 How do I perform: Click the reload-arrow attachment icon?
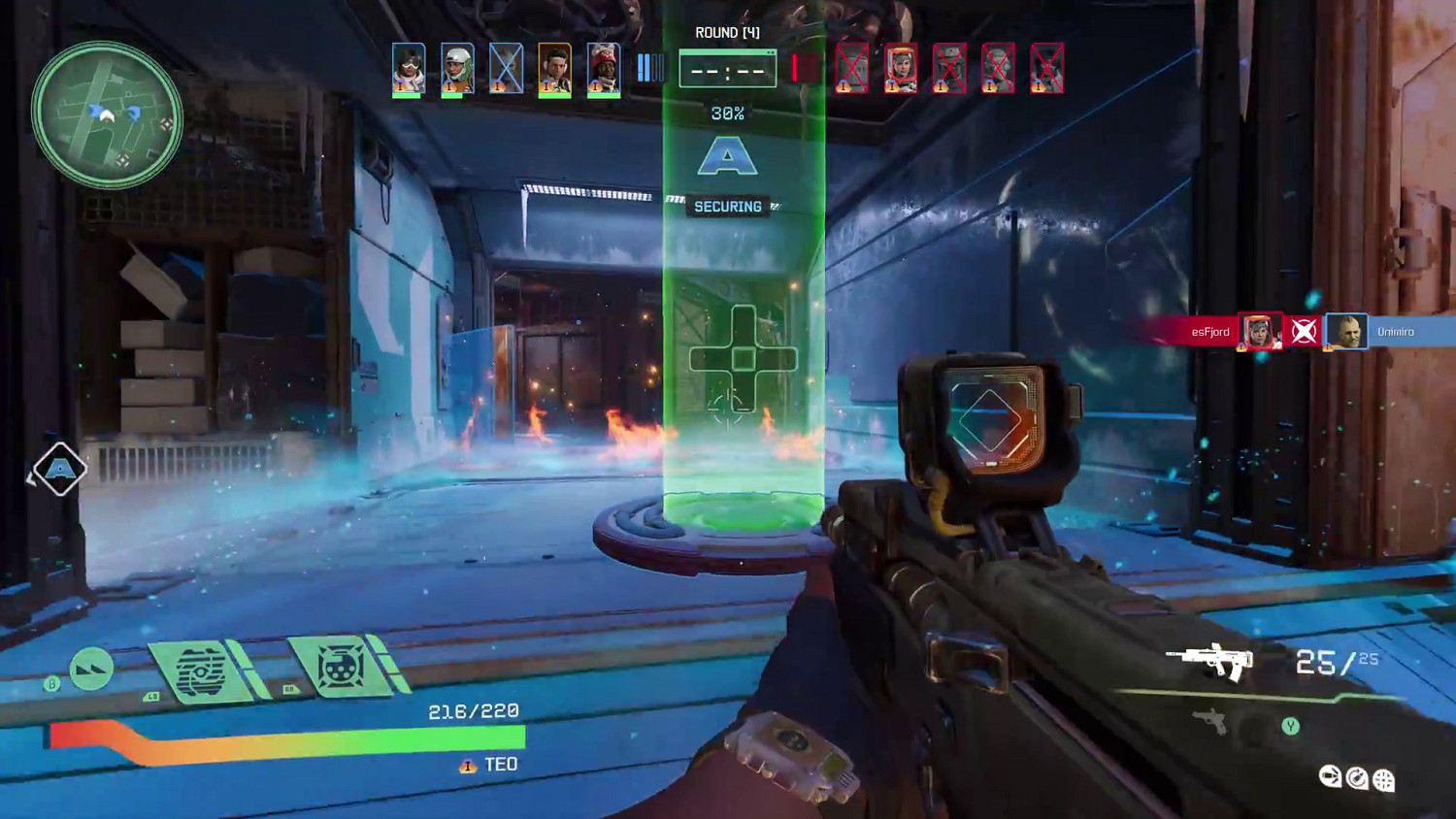click(x=1357, y=778)
